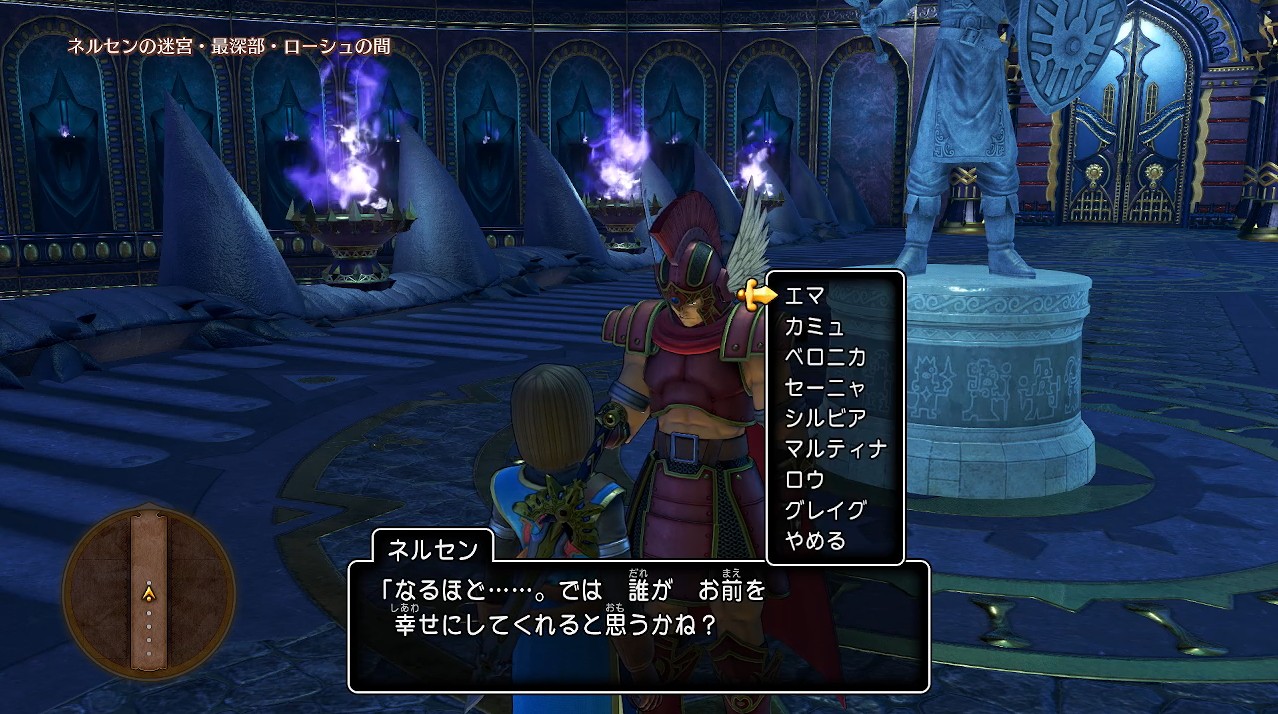The width and height of the screenshot is (1278, 714).
Task: Cancel with the やめる option
Action: (x=815, y=541)
